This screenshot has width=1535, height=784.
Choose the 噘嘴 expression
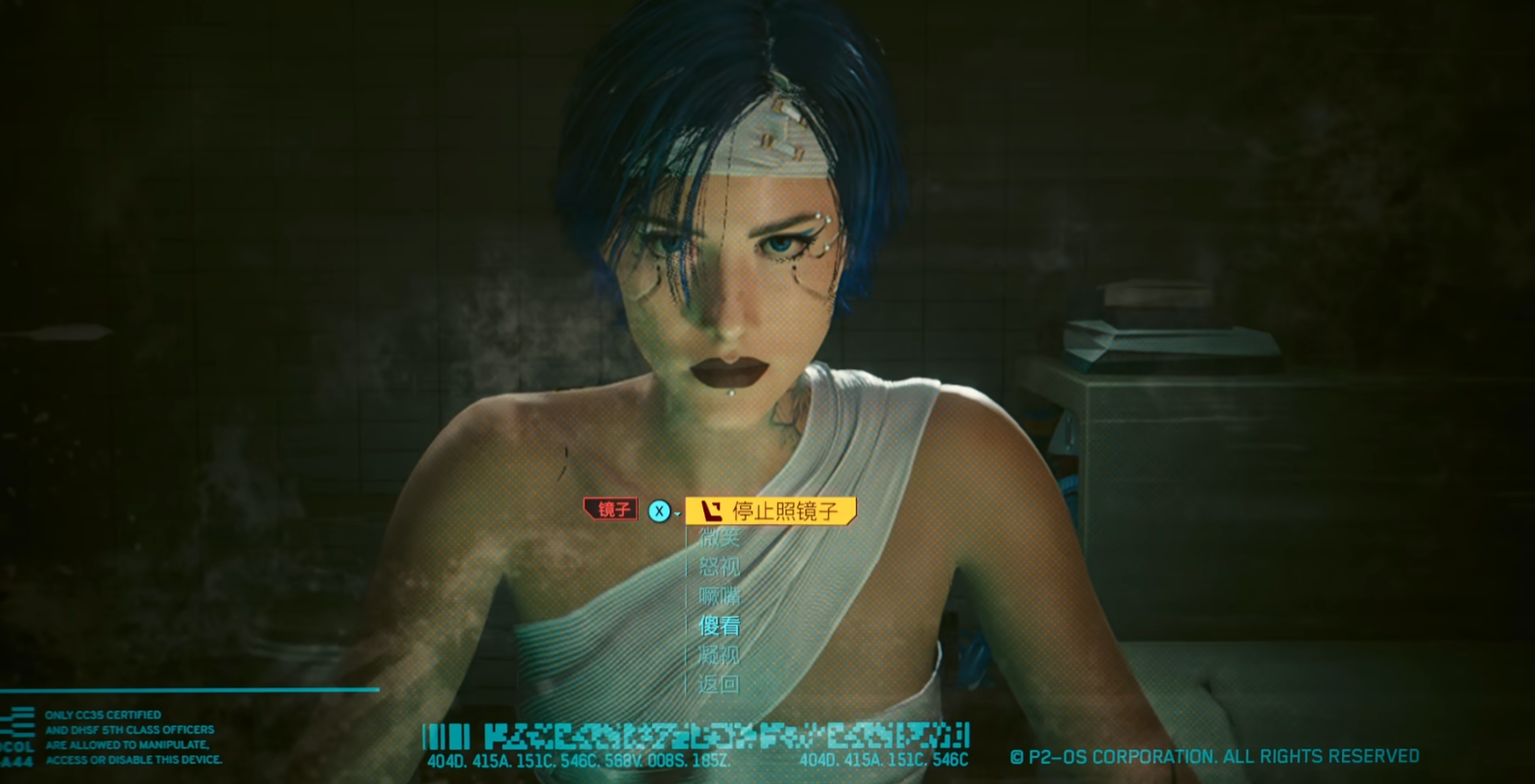pyautogui.click(x=720, y=597)
